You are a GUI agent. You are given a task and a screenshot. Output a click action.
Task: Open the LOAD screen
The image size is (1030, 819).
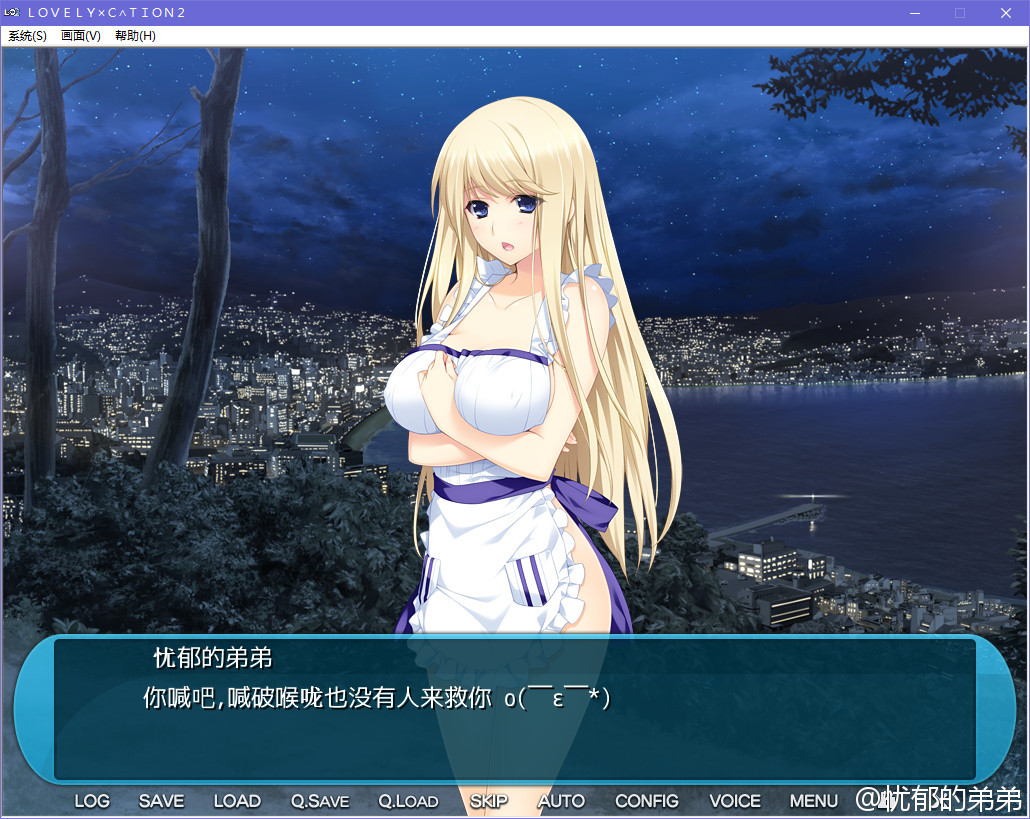[x=237, y=801]
